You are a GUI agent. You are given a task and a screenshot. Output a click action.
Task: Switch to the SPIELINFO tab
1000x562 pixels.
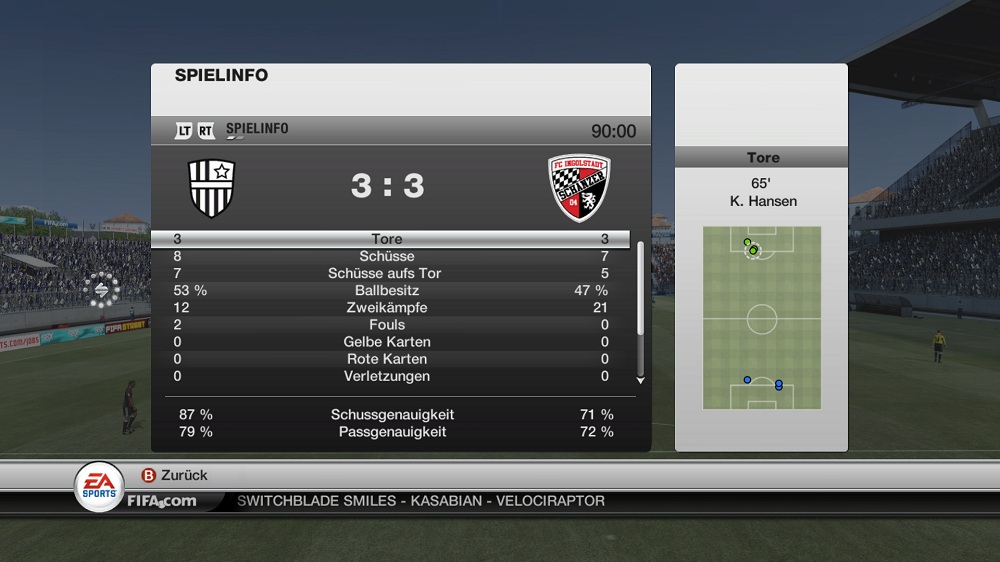tap(257, 129)
